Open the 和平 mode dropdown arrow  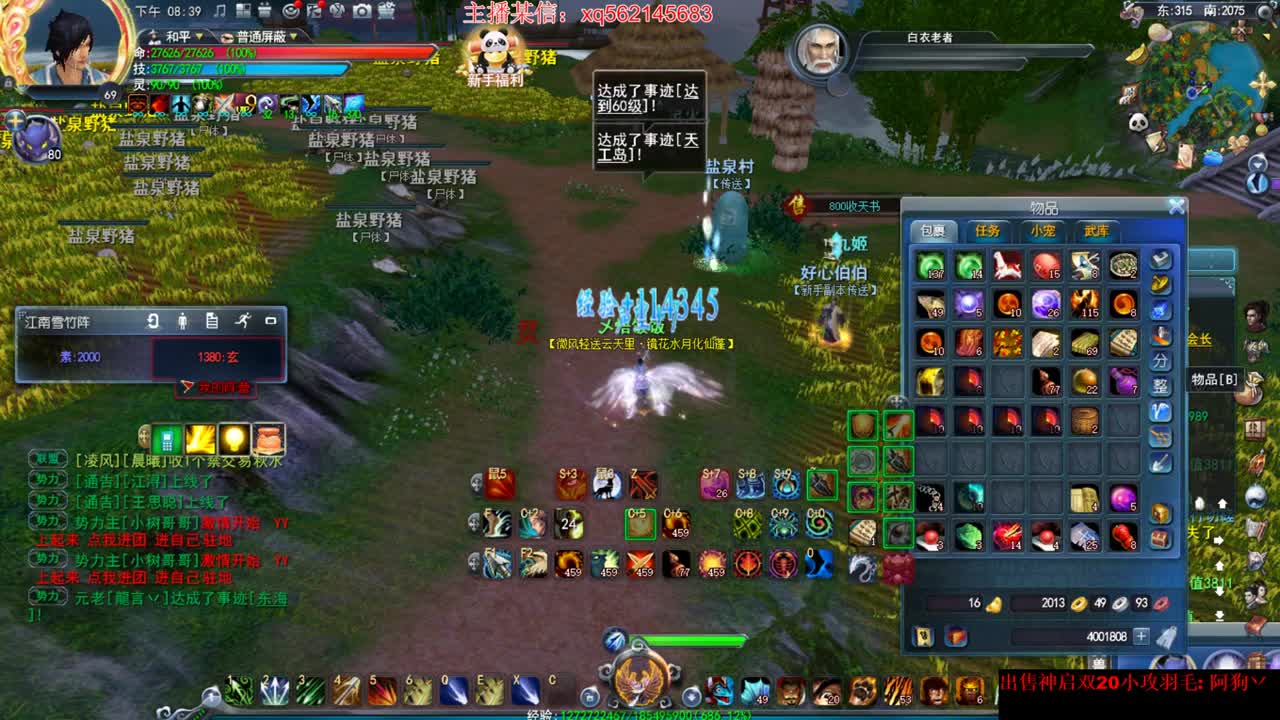[x=199, y=36]
